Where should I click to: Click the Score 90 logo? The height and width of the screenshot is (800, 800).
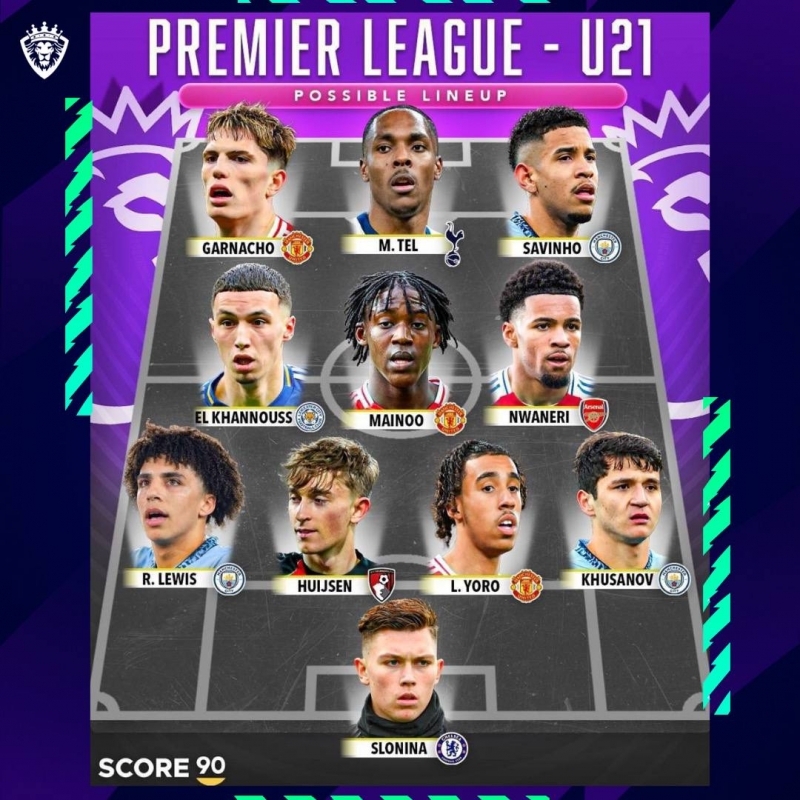tap(161, 767)
